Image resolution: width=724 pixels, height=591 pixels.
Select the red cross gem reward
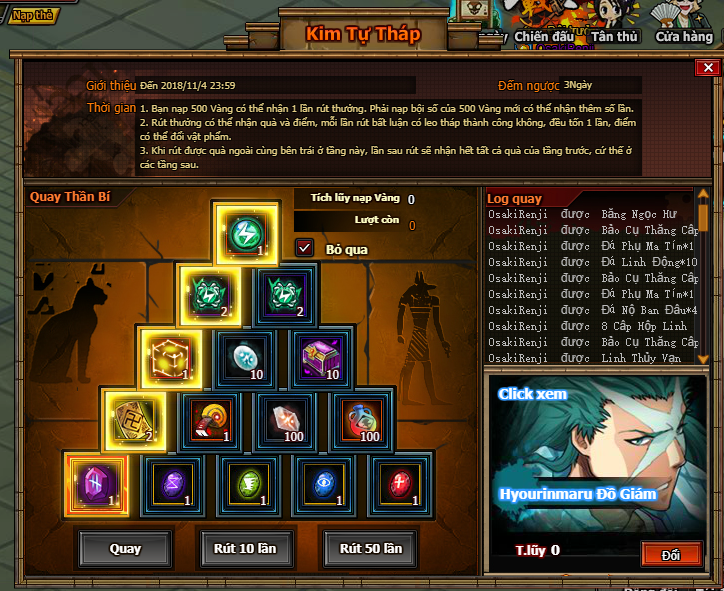[398, 482]
